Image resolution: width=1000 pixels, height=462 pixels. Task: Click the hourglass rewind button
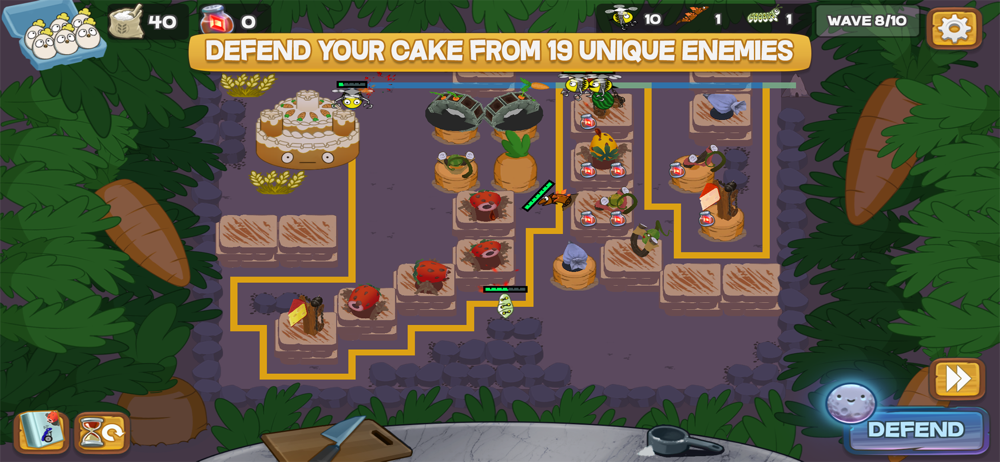pos(101,432)
